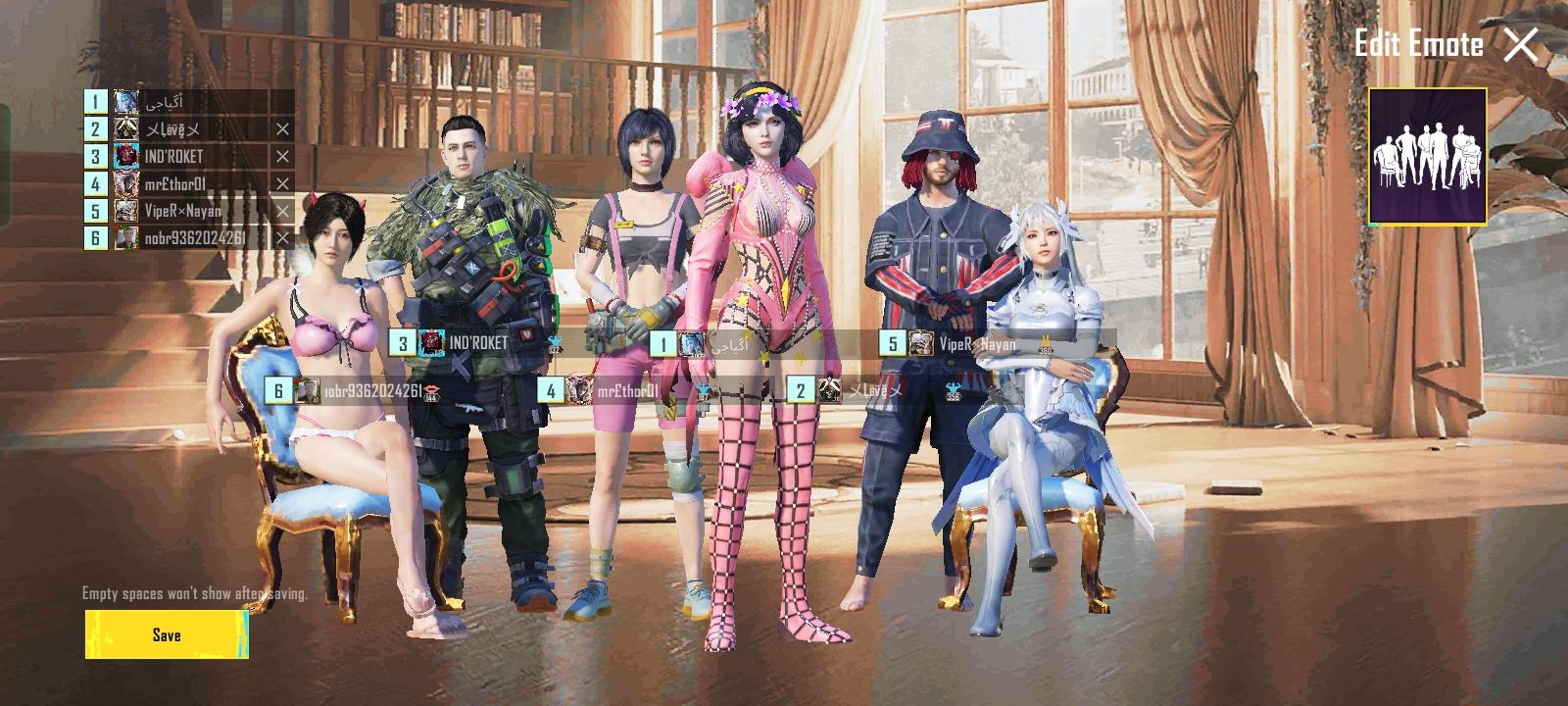Click nobr9362024261's avatar in row 6
Image resolution: width=1568 pixels, height=706 pixels.
pyautogui.click(x=127, y=235)
